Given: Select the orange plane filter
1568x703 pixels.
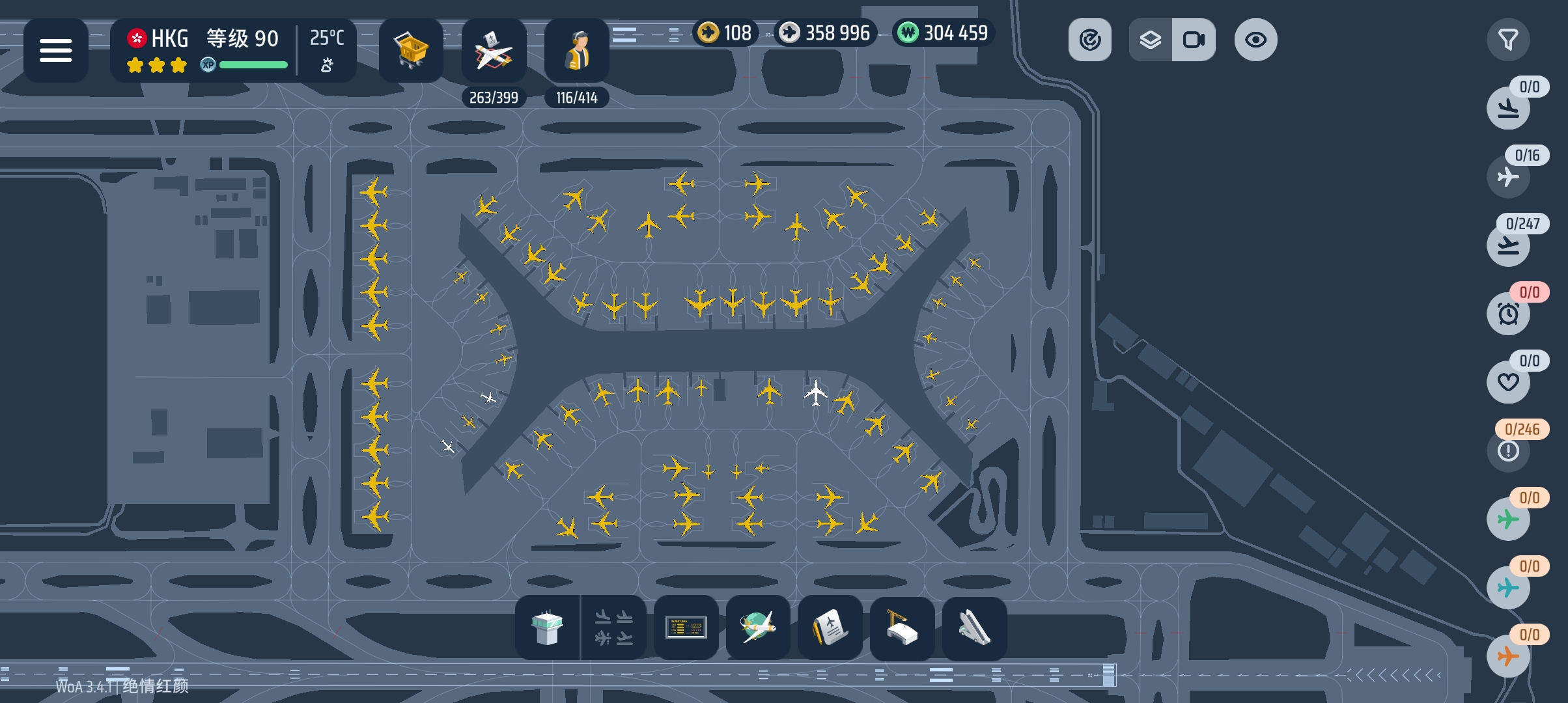Looking at the screenshot, I should (1508, 655).
